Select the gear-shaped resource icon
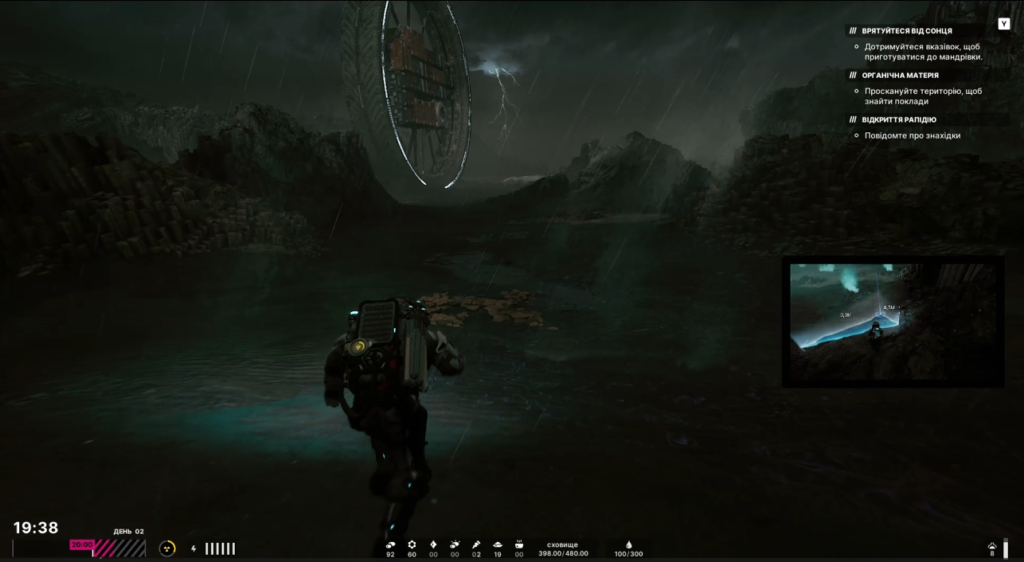 [411, 544]
